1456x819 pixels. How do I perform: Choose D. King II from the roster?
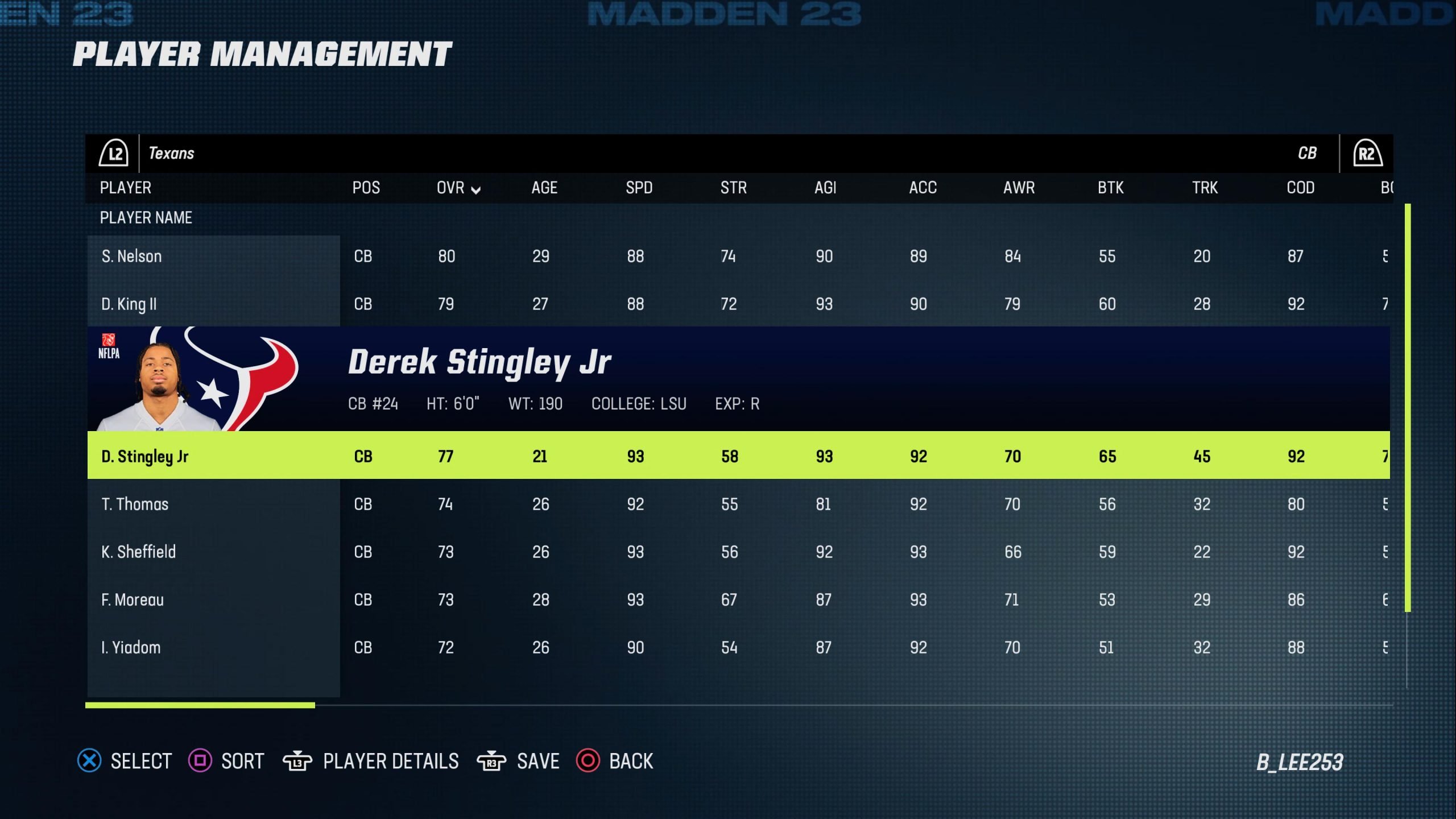[129, 304]
